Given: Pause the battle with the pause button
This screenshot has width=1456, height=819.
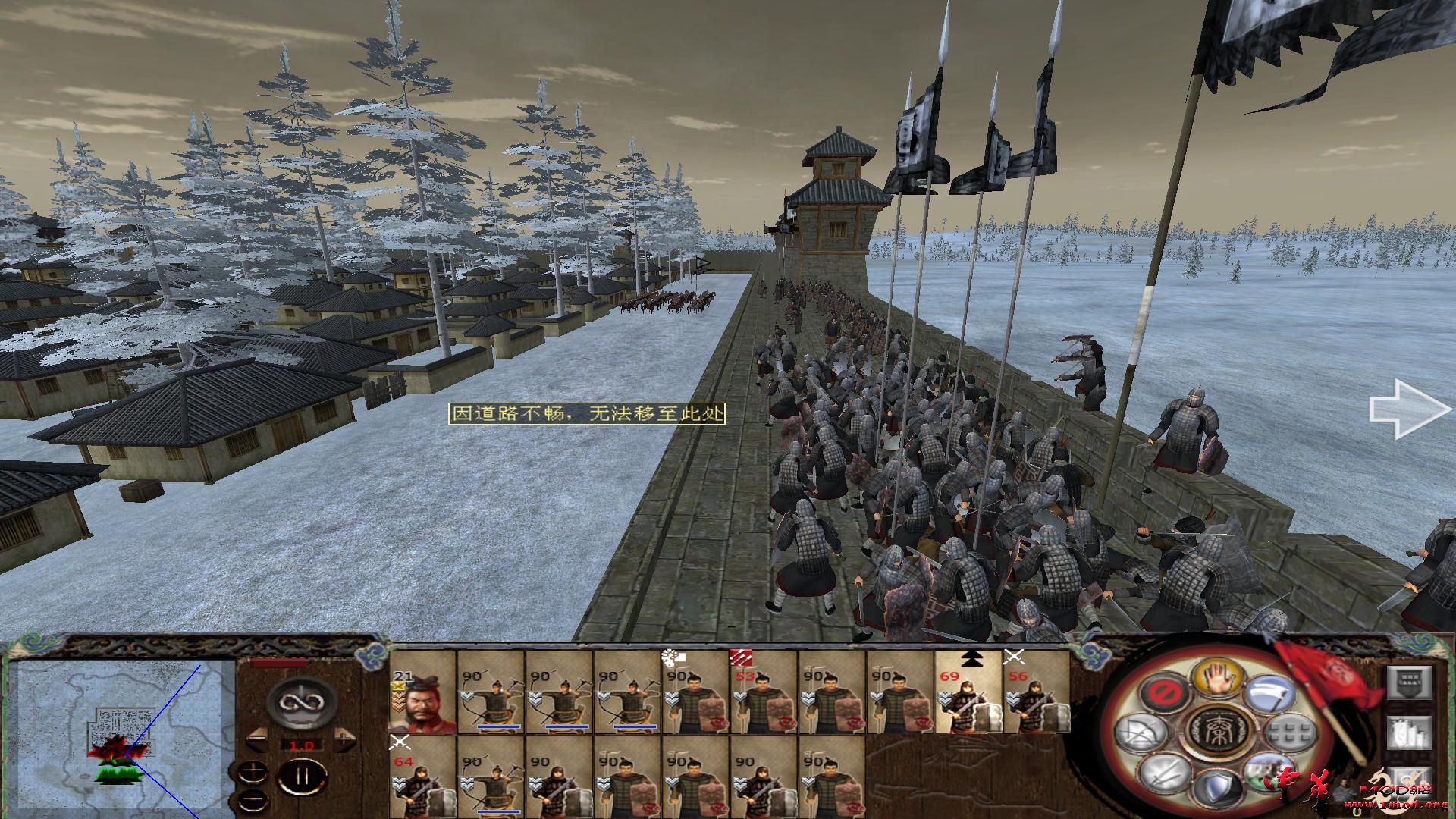Looking at the screenshot, I should tap(301, 778).
